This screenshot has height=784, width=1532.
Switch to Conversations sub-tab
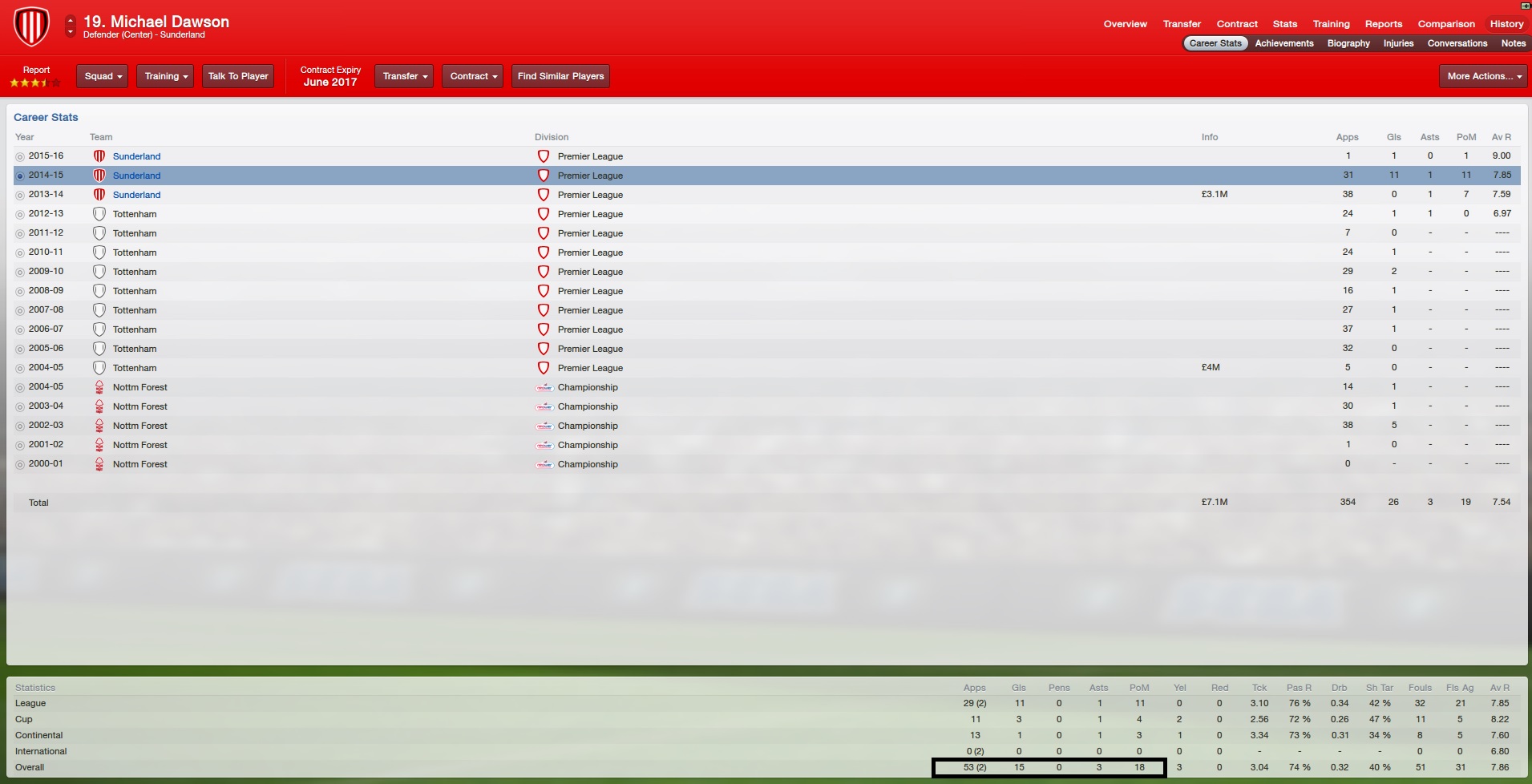point(1457,43)
